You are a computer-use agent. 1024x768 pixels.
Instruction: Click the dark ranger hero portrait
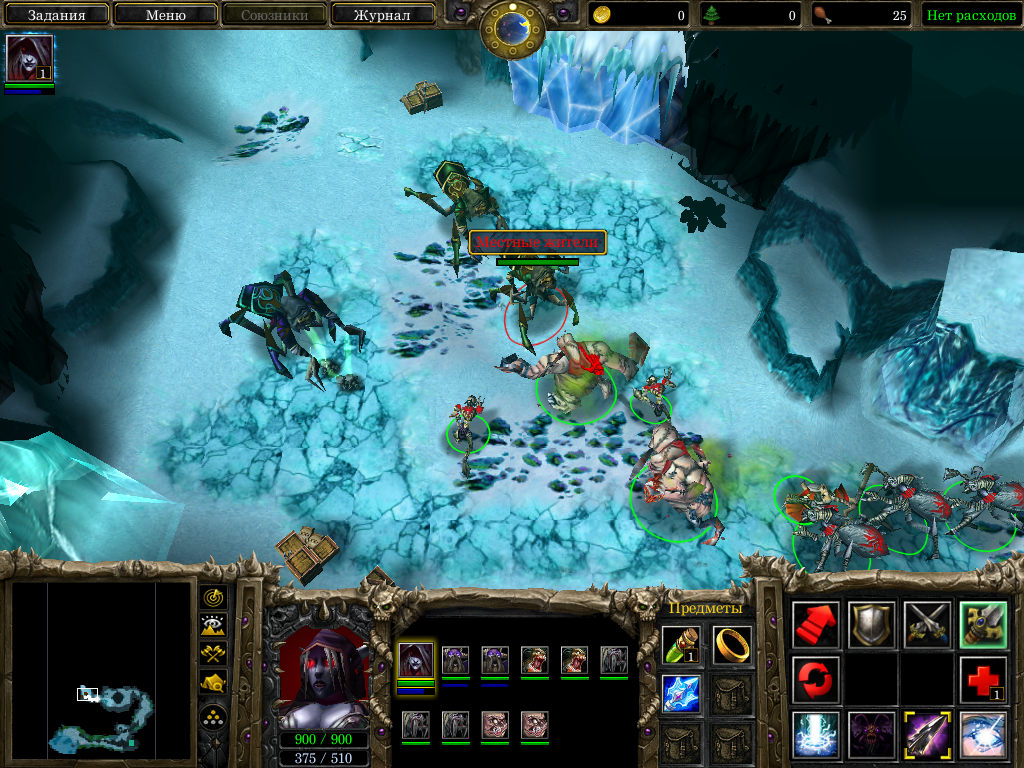pos(322,678)
